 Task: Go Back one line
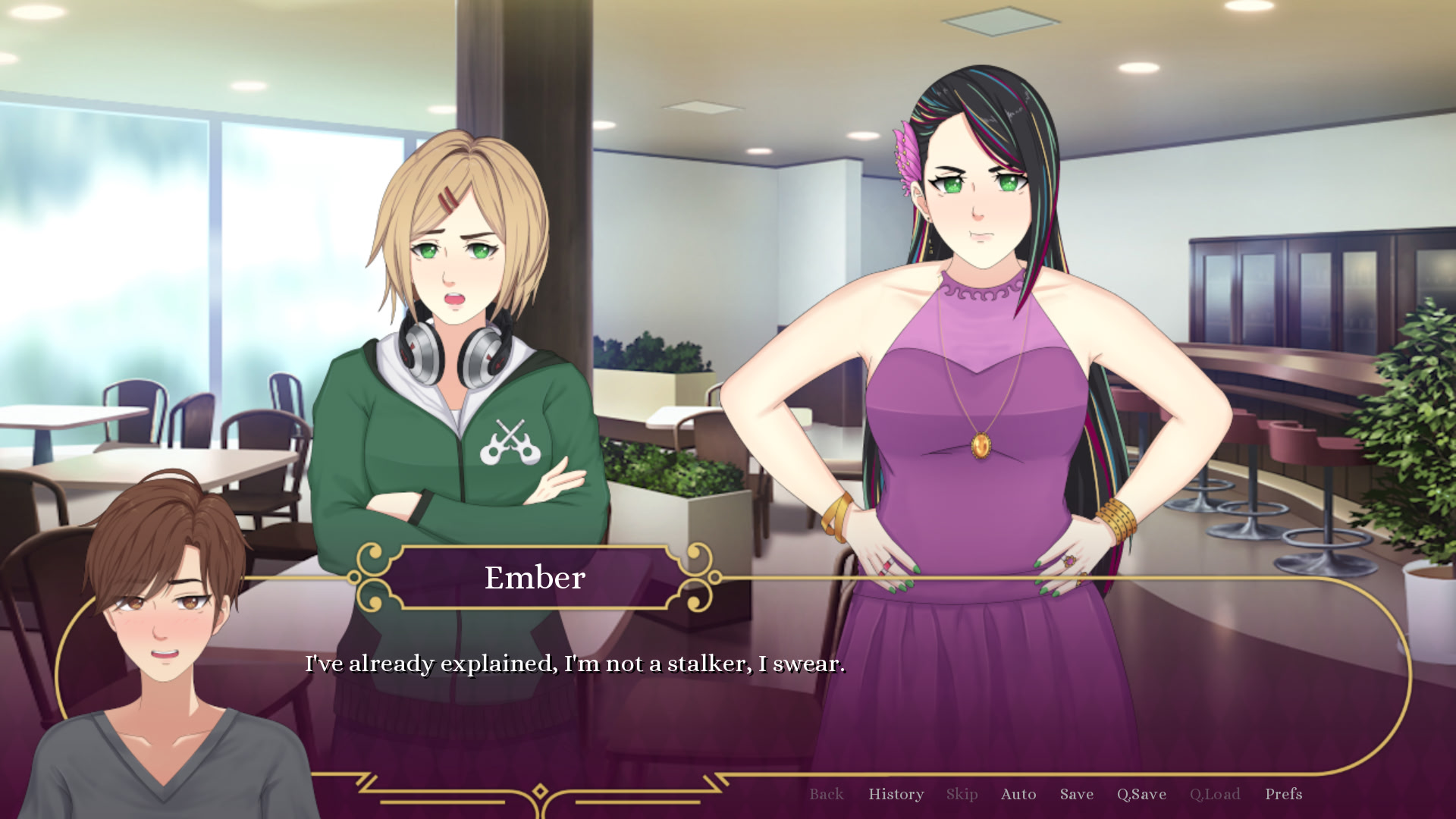tap(826, 794)
